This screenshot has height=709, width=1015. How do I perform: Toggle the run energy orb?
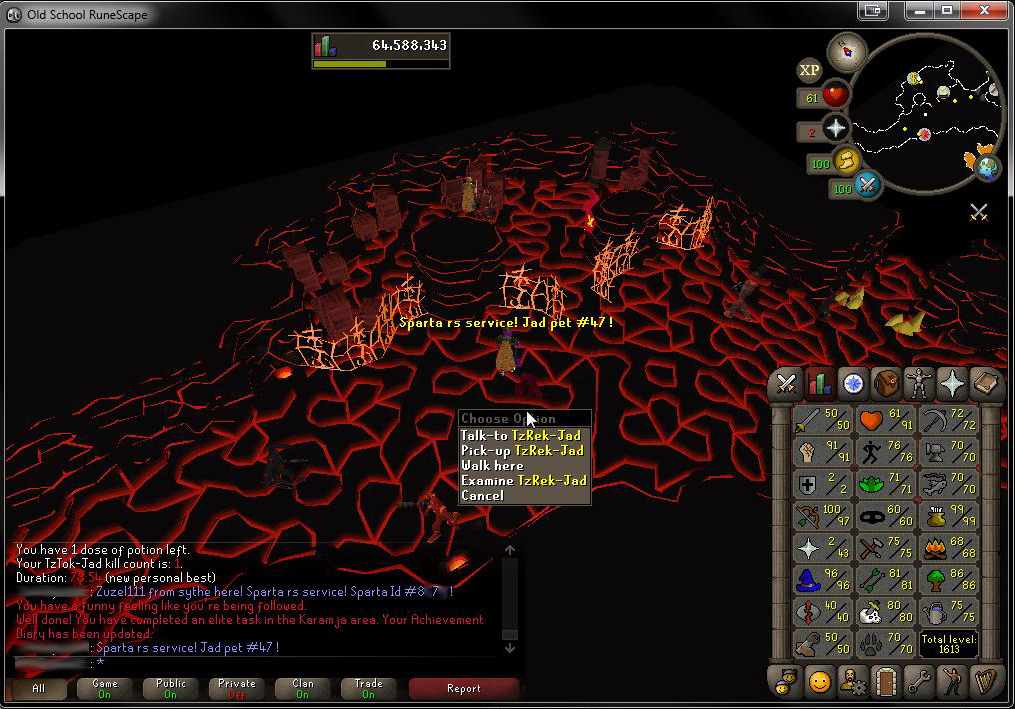(847, 161)
